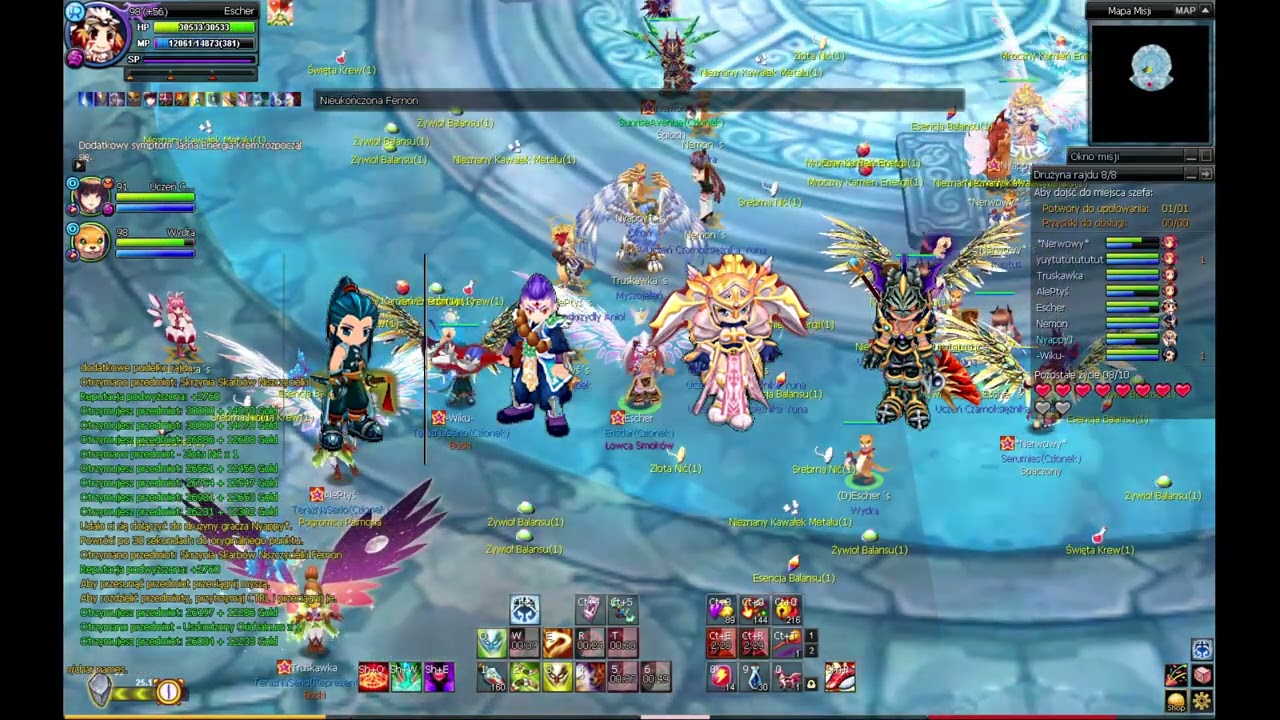The image size is (1280, 720).
Task: Switch to hotbar page 2
Action: click(811, 651)
